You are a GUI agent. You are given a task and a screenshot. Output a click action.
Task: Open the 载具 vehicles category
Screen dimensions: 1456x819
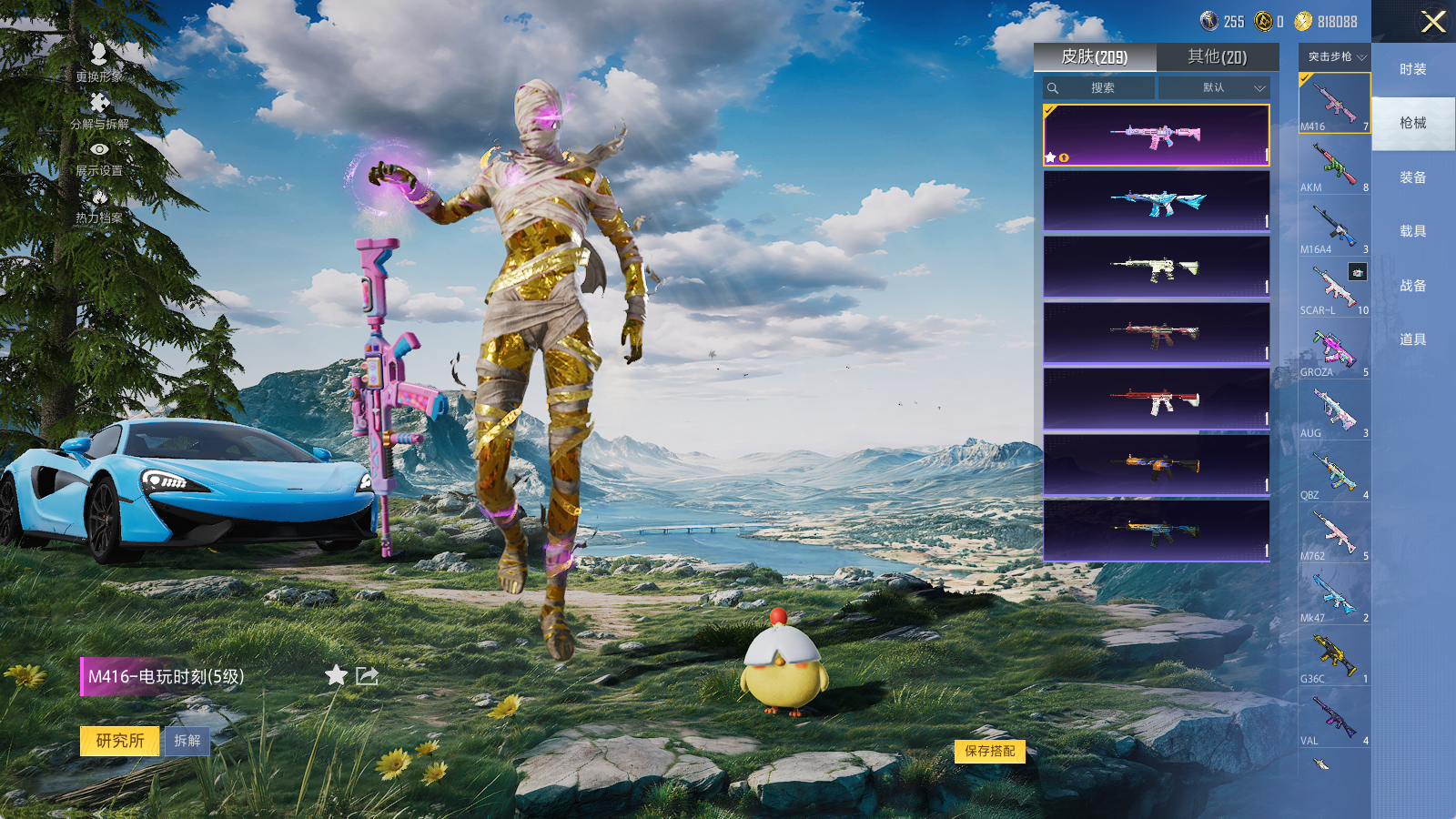(x=1412, y=231)
